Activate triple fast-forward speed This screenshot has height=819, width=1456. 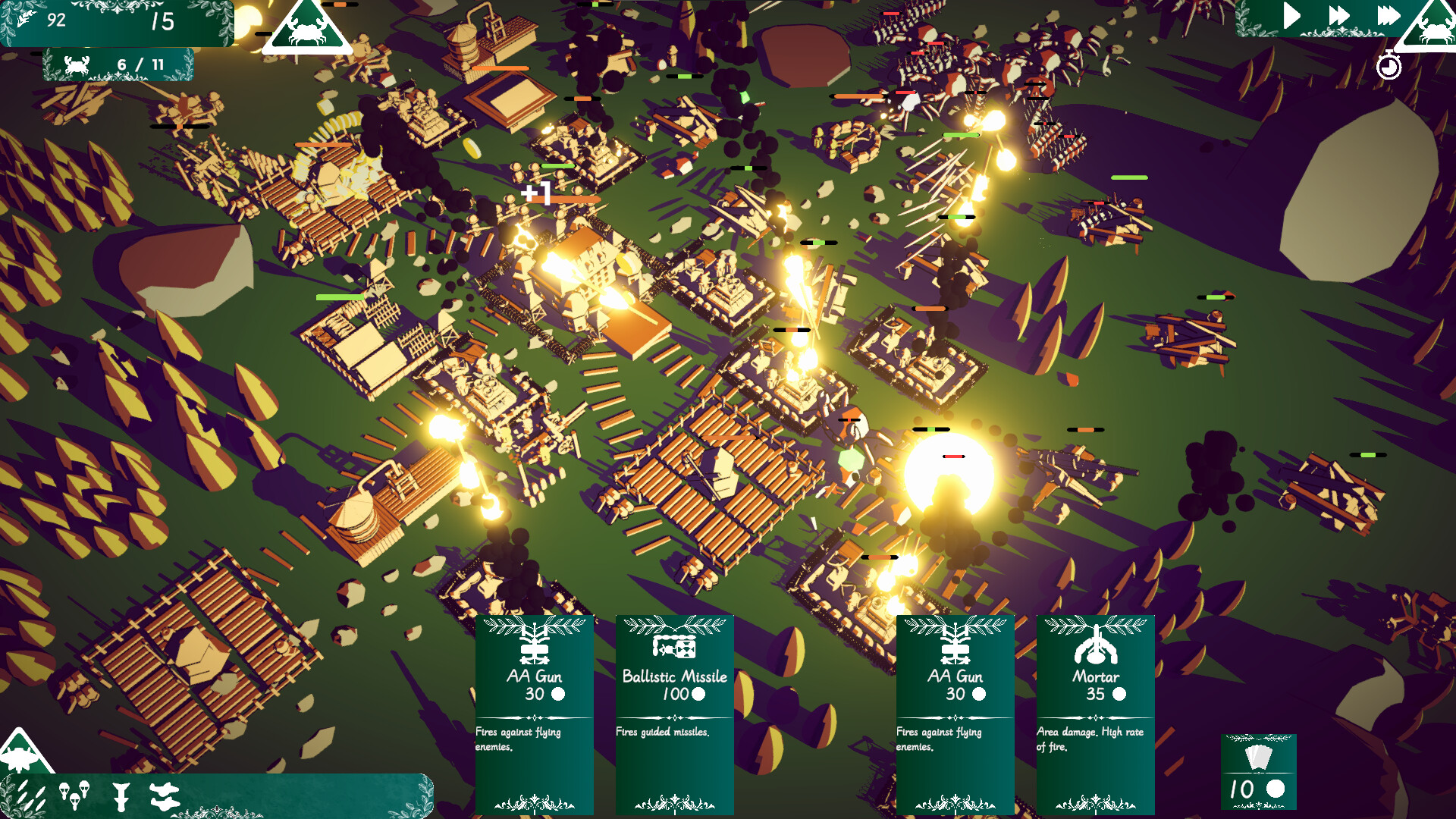pos(1389,16)
